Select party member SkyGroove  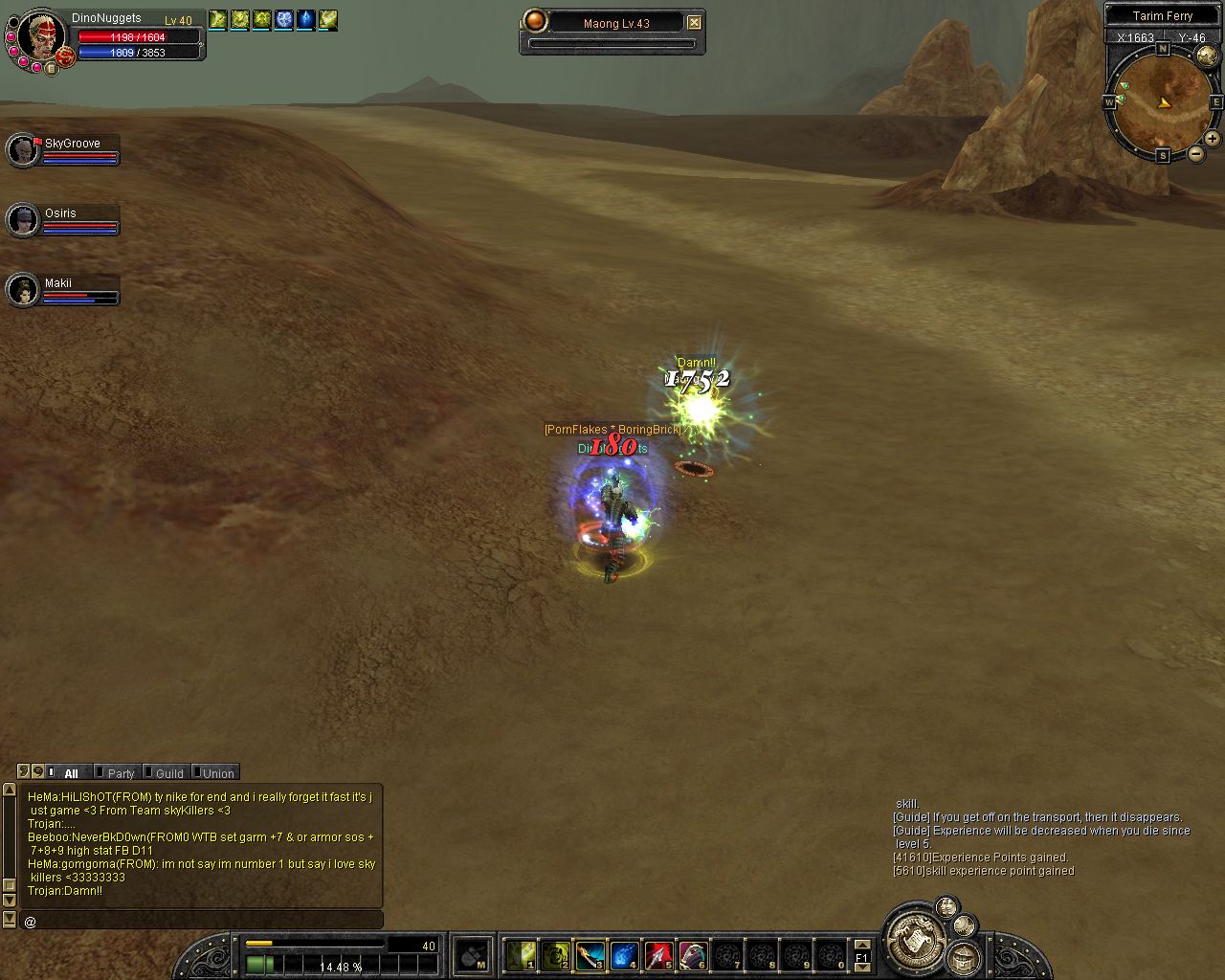pos(23,150)
